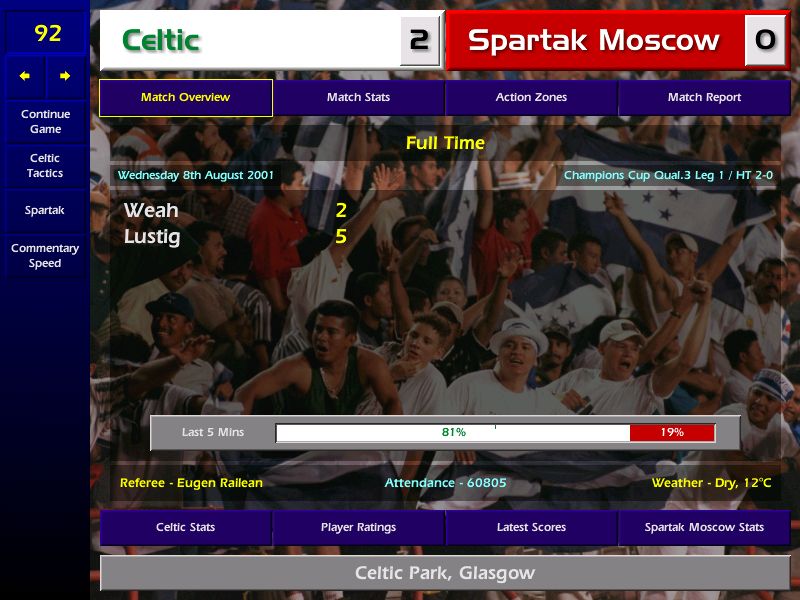This screenshot has width=800, height=600.
Task: Open Celtic Tactics
Action: [45, 165]
